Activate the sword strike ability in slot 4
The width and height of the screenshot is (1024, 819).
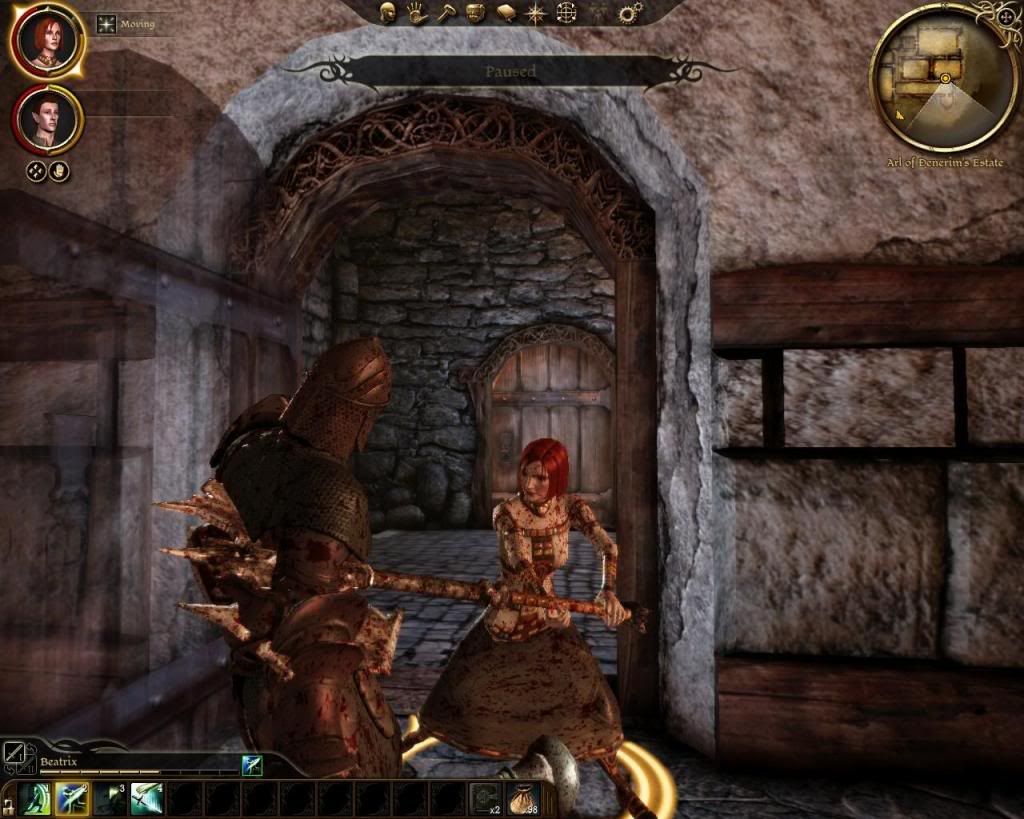pos(146,800)
